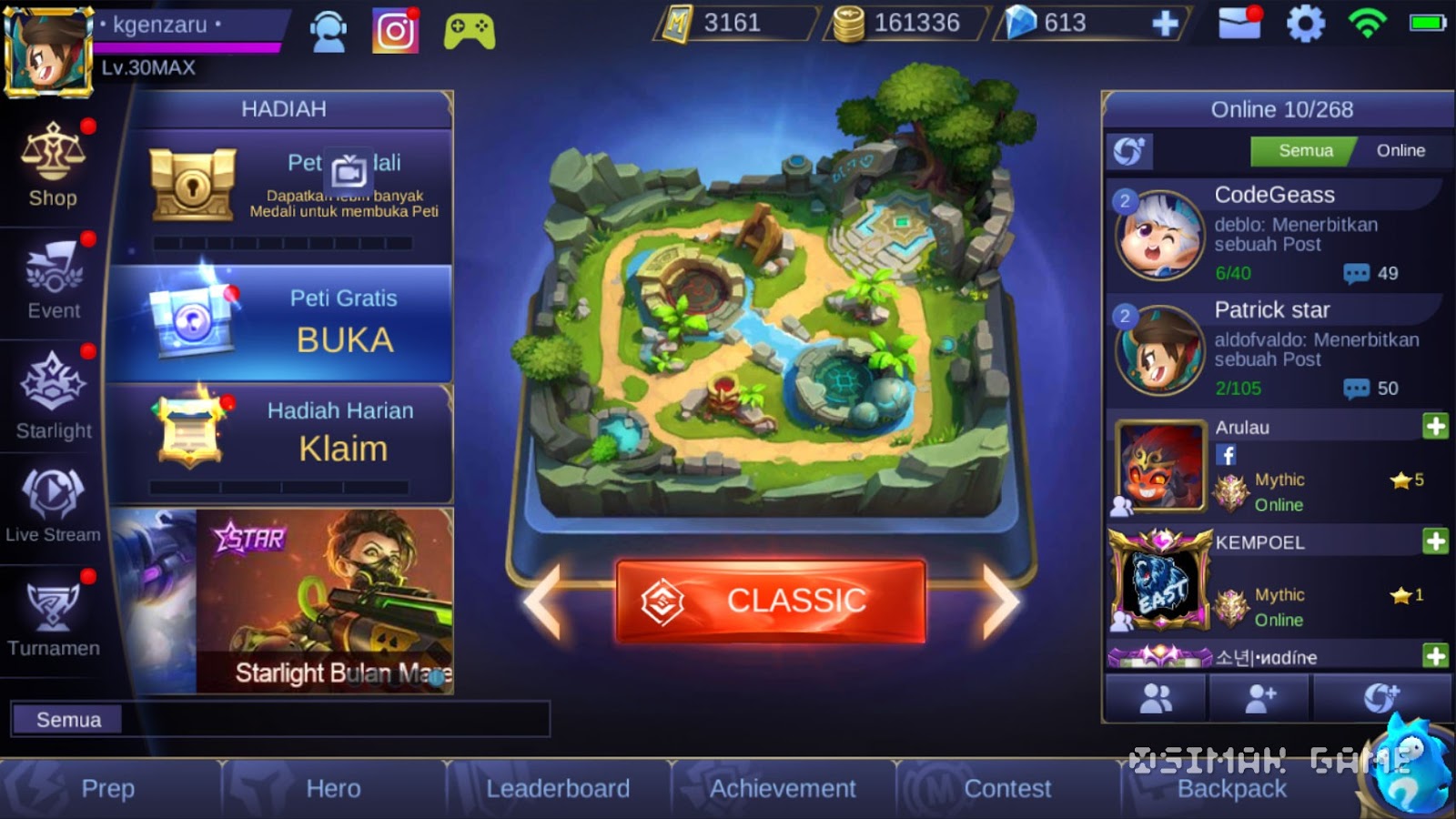This screenshot has width=1456, height=819.
Task: Refresh friend suggestions with the spin icon
Action: pyautogui.click(x=1130, y=151)
